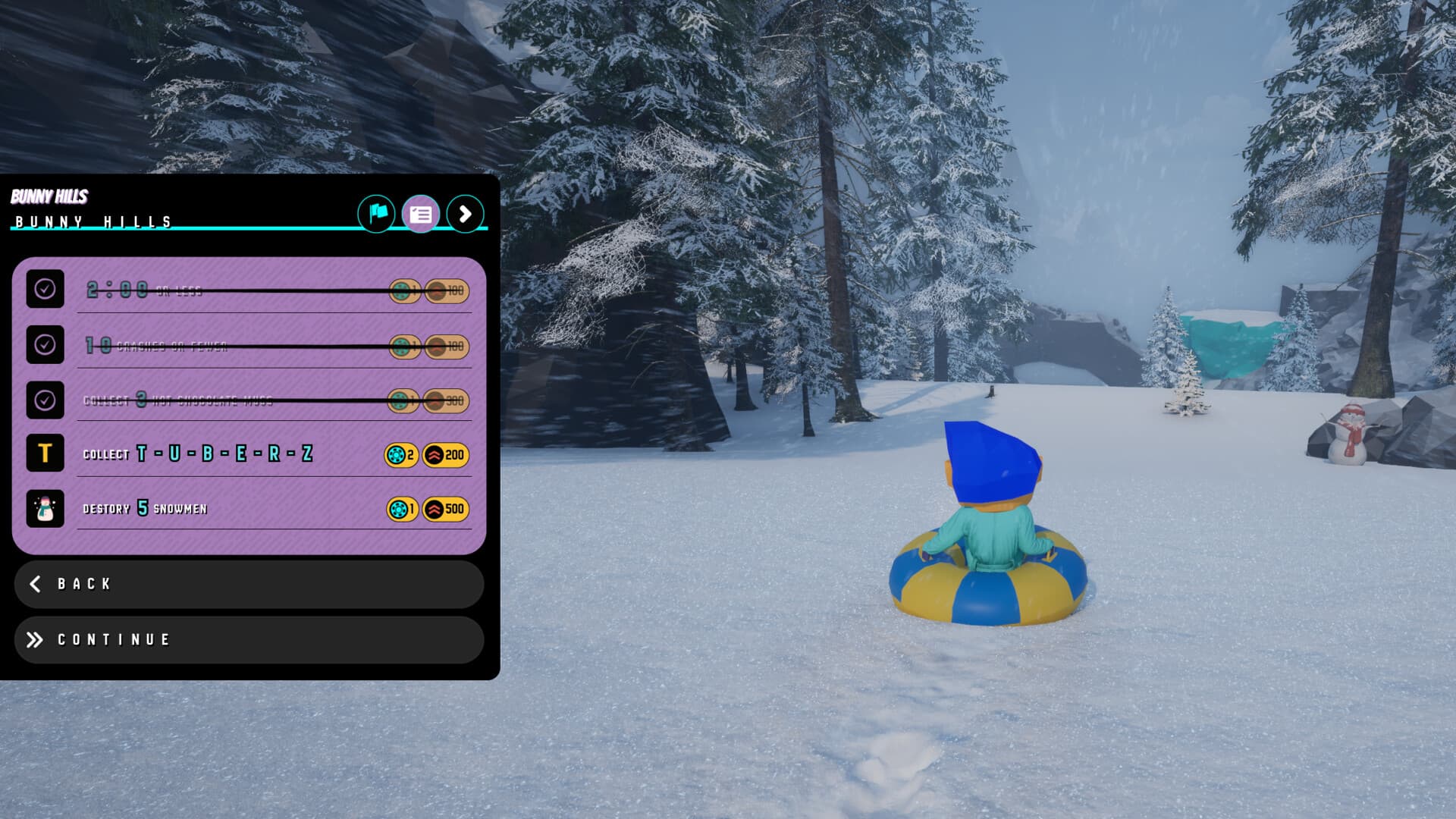
Task: Toggle the checkmark on the 2:00 or less challenge
Action: point(45,290)
